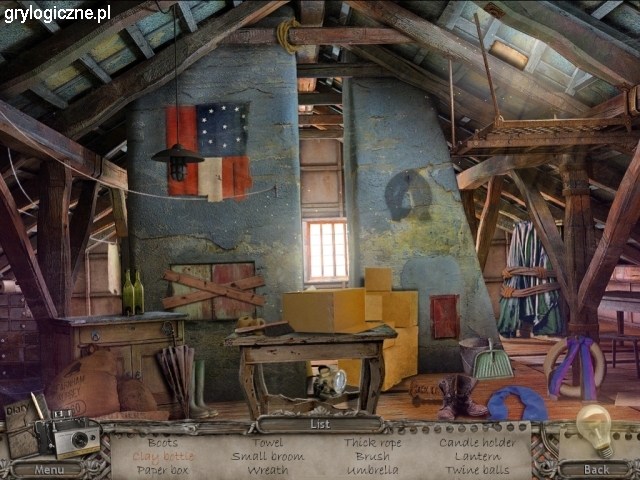
Task: Choose Brush in the item list
Action: click(372, 456)
